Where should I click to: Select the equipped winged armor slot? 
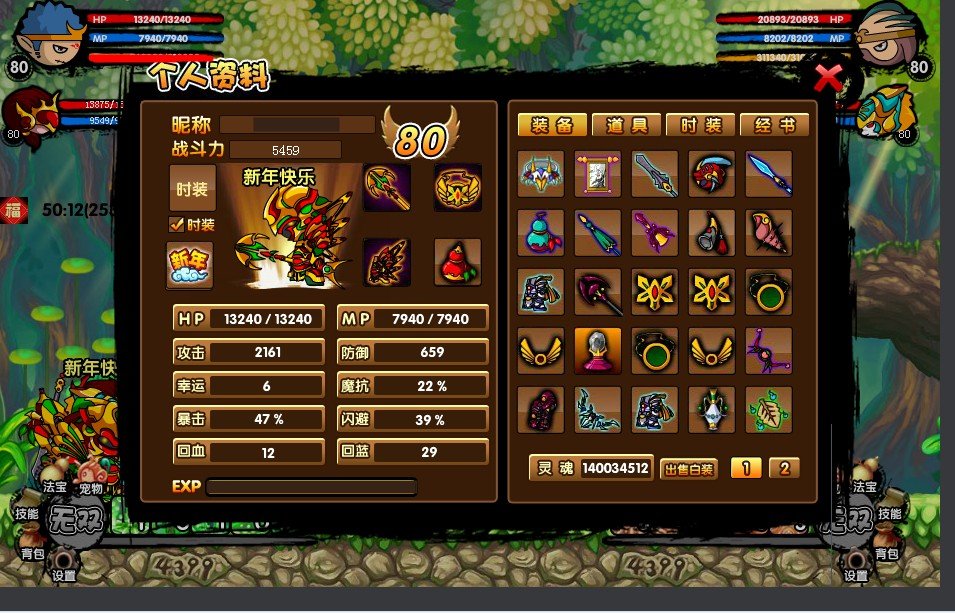(x=386, y=262)
